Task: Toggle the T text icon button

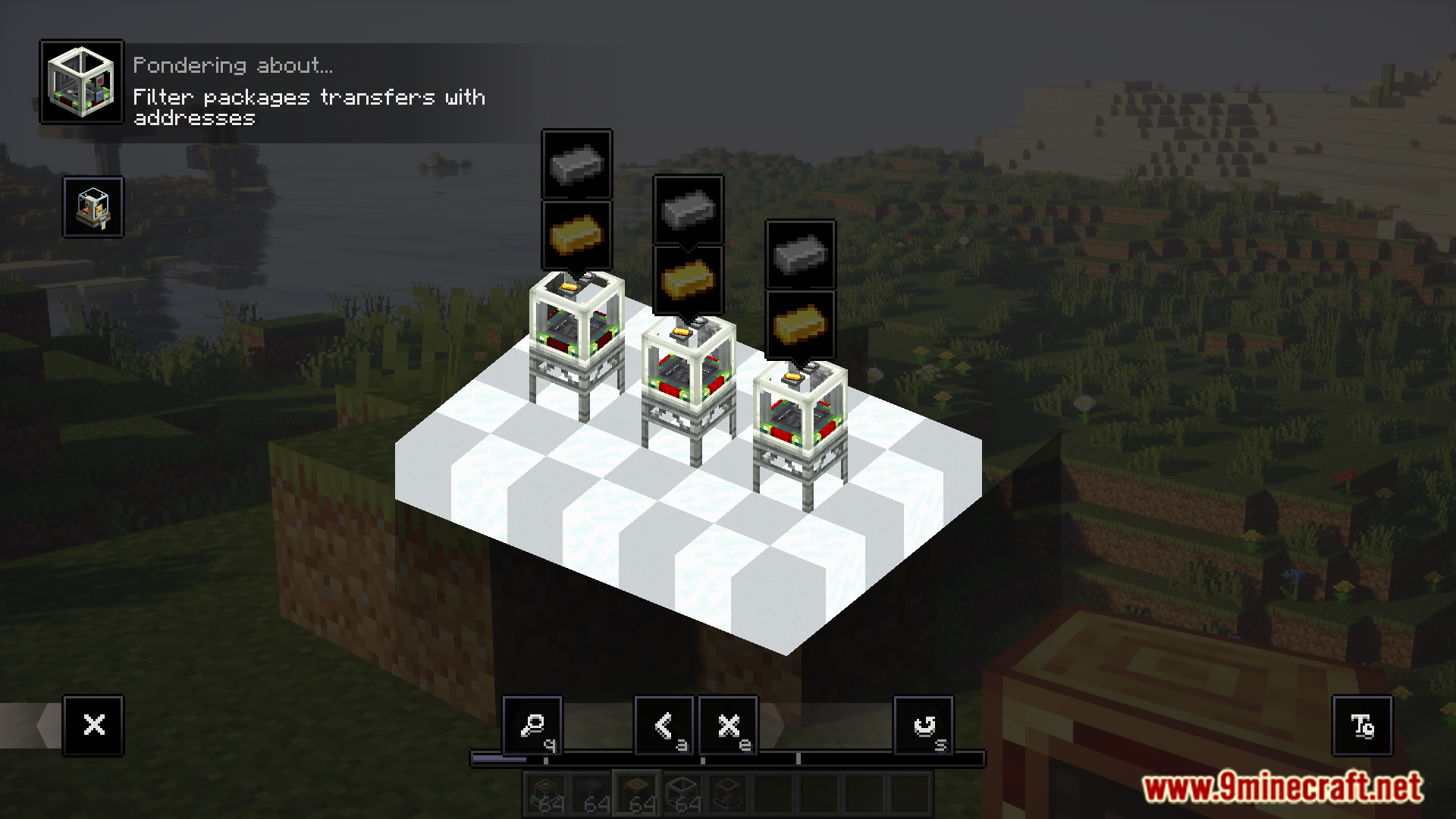Action: coord(1362,726)
